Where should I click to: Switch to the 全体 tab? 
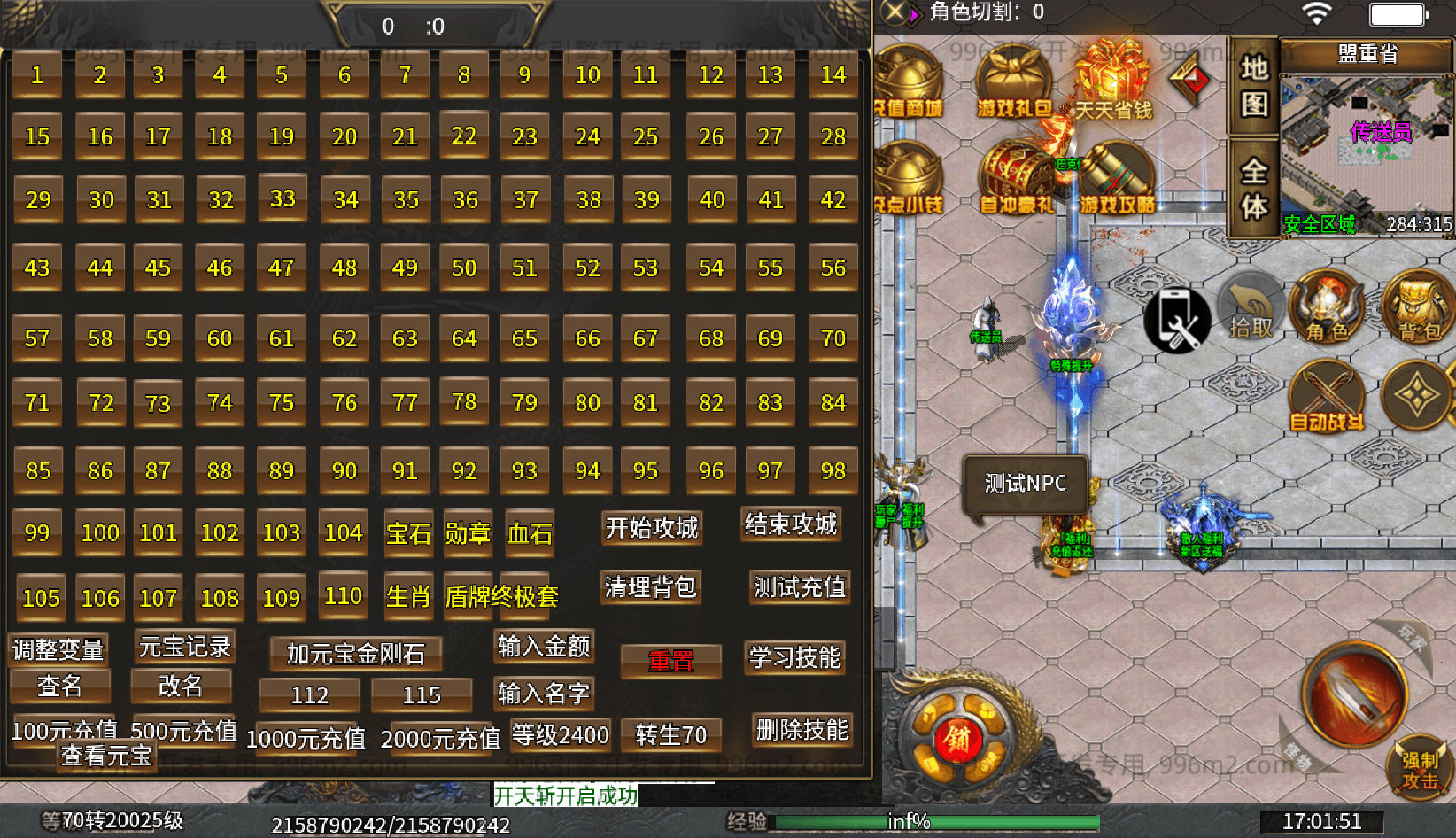click(1255, 186)
